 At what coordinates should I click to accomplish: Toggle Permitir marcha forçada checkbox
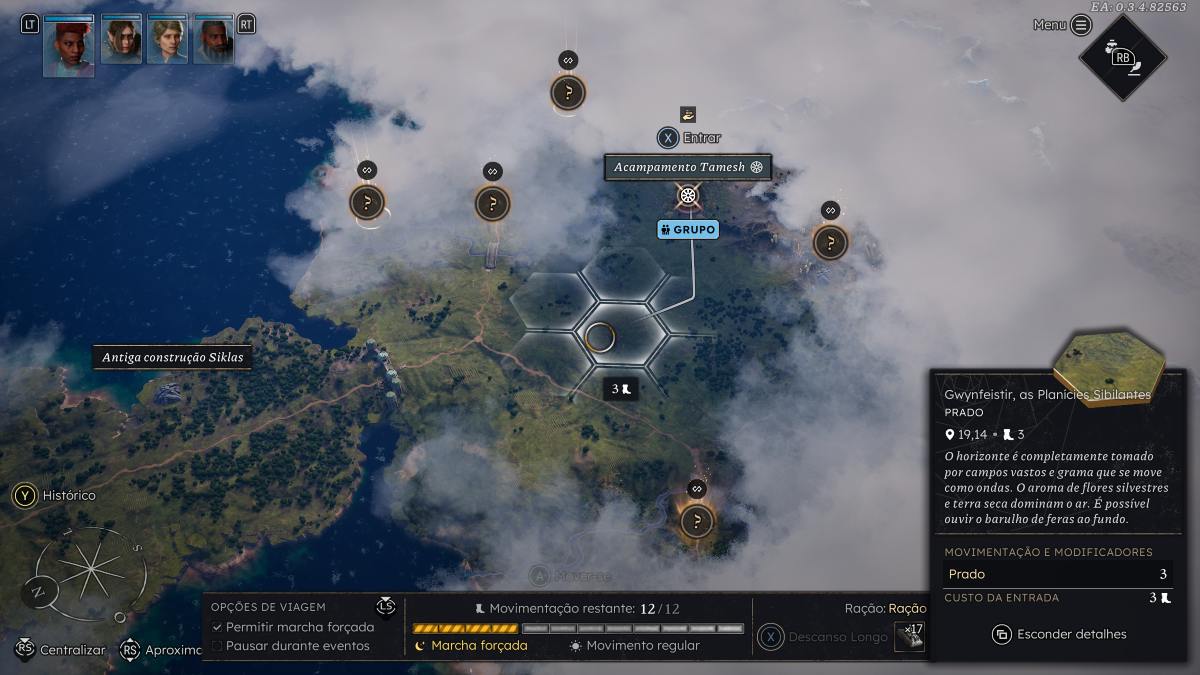click(218, 627)
